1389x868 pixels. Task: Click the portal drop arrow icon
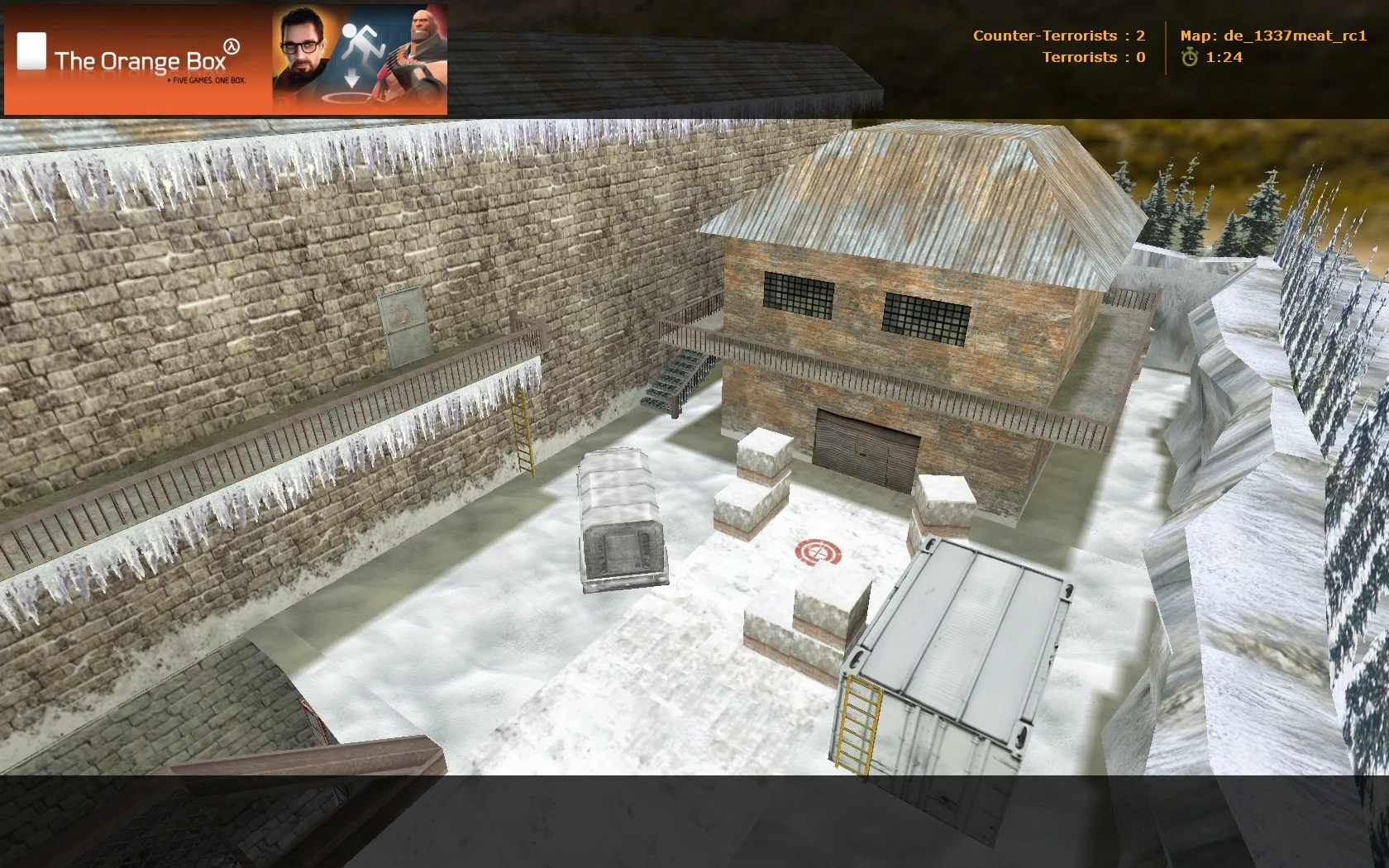click(x=352, y=79)
